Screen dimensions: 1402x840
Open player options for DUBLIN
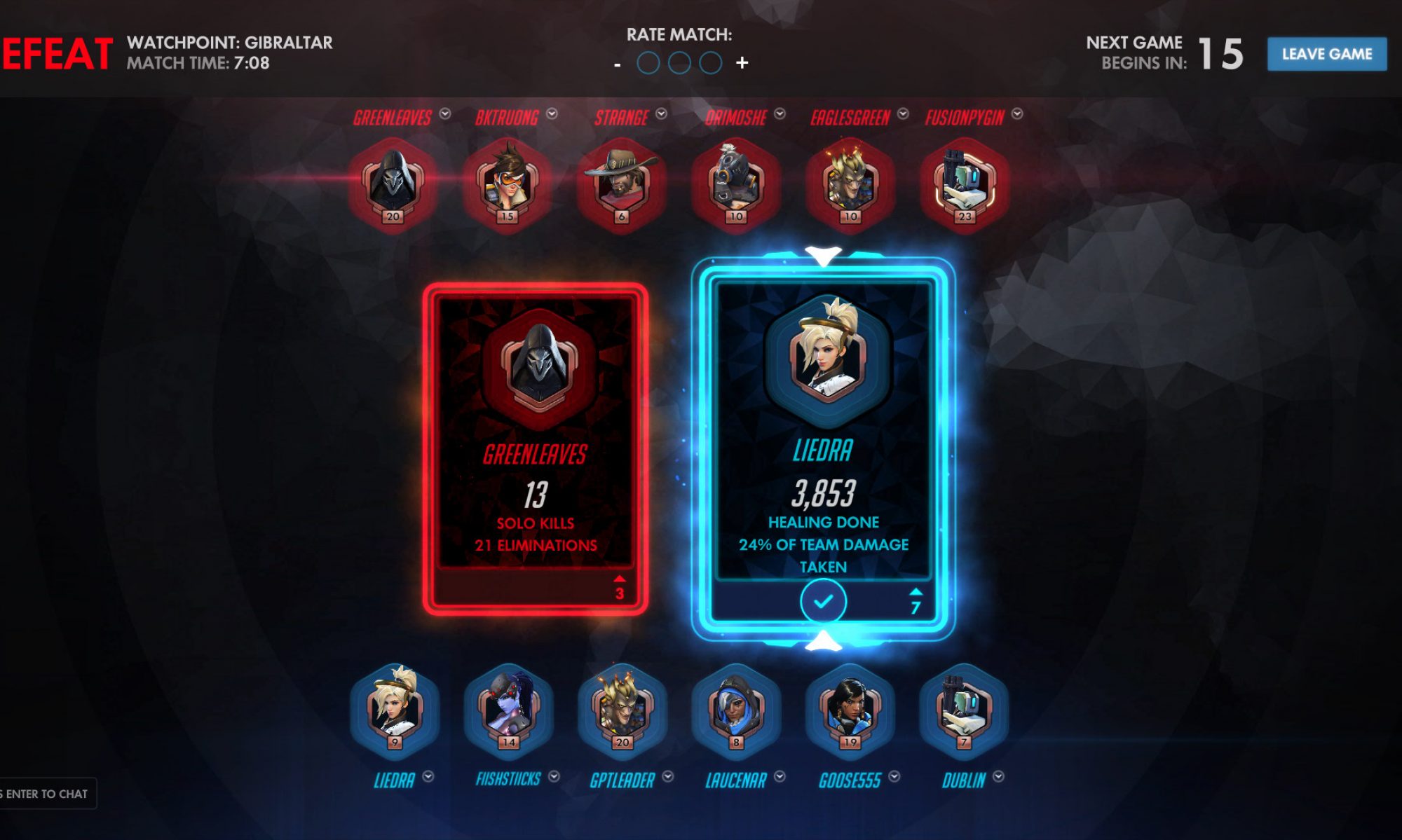pyautogui.click(x=998, y=776)
